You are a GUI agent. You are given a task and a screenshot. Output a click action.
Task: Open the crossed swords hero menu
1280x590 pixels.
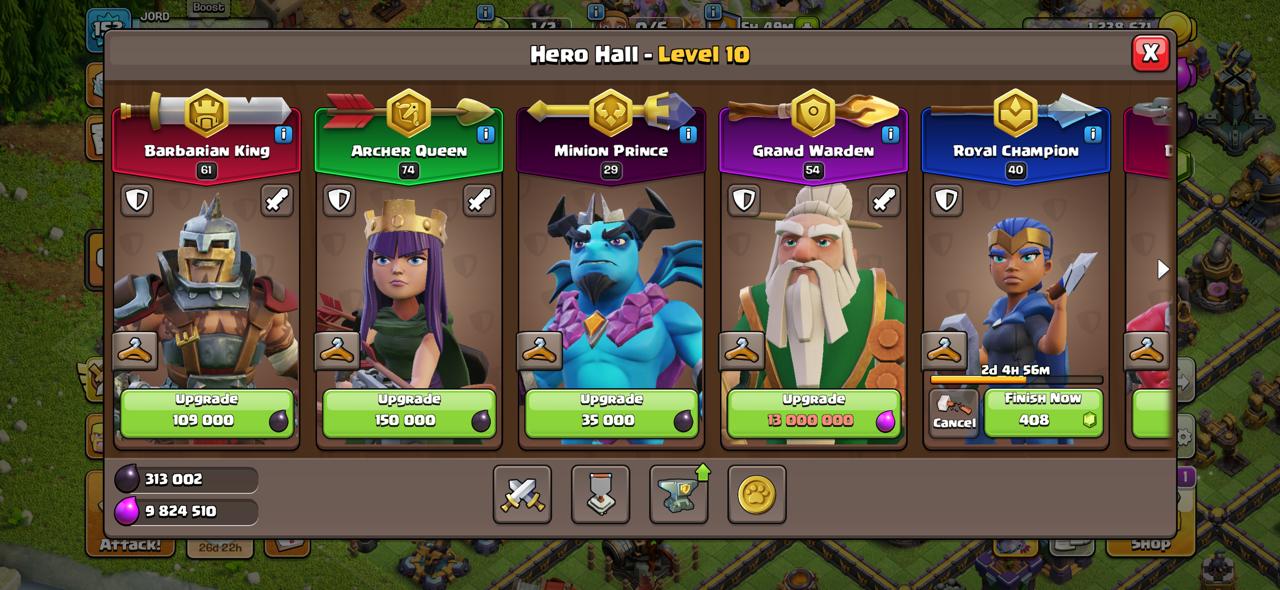point(522,494)
